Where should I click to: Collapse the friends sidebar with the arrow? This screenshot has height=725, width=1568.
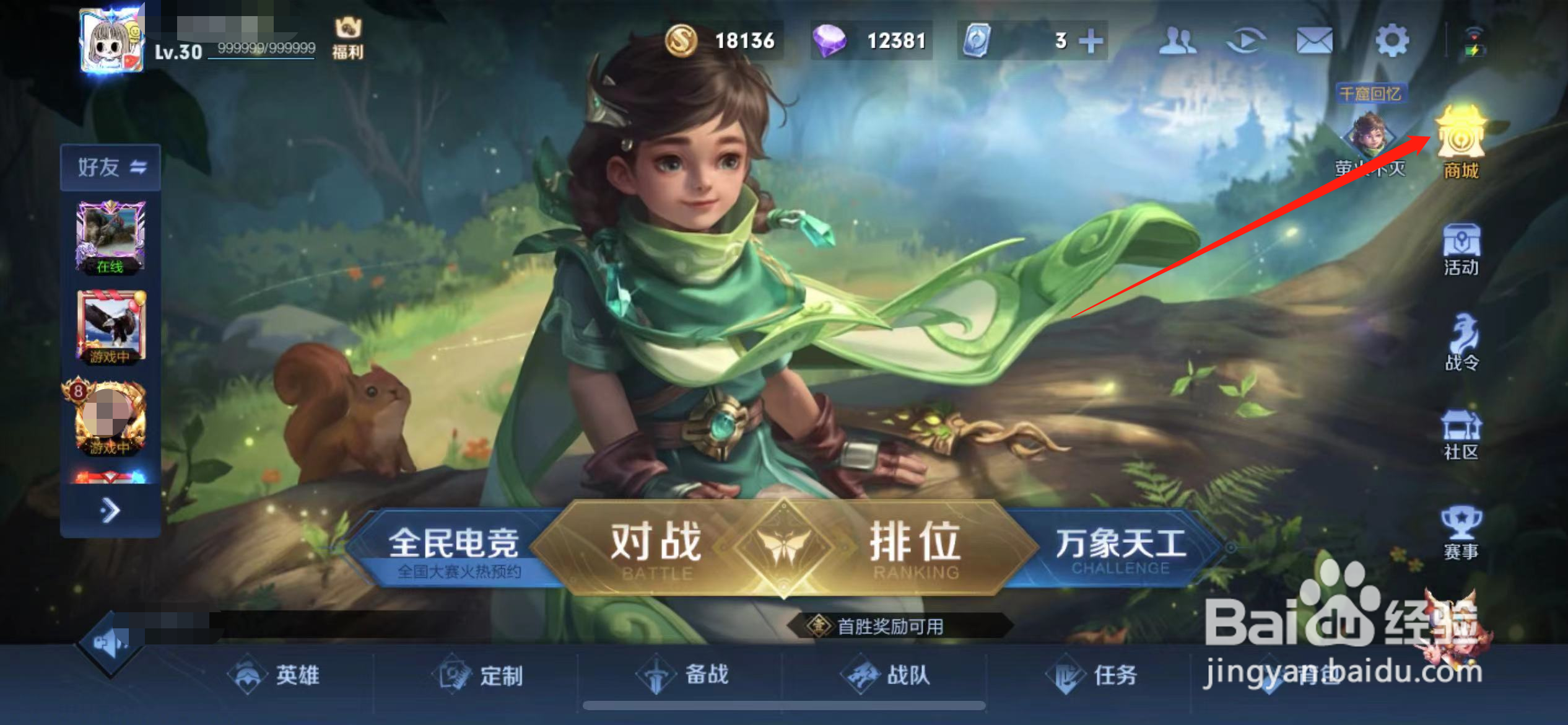[x=111, y=509]
